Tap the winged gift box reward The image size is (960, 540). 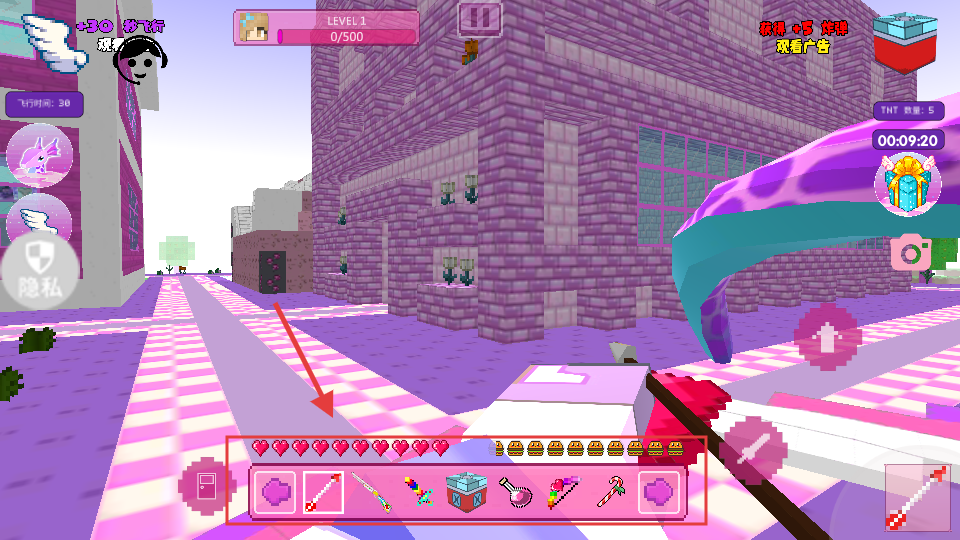(x=907, y=183)
